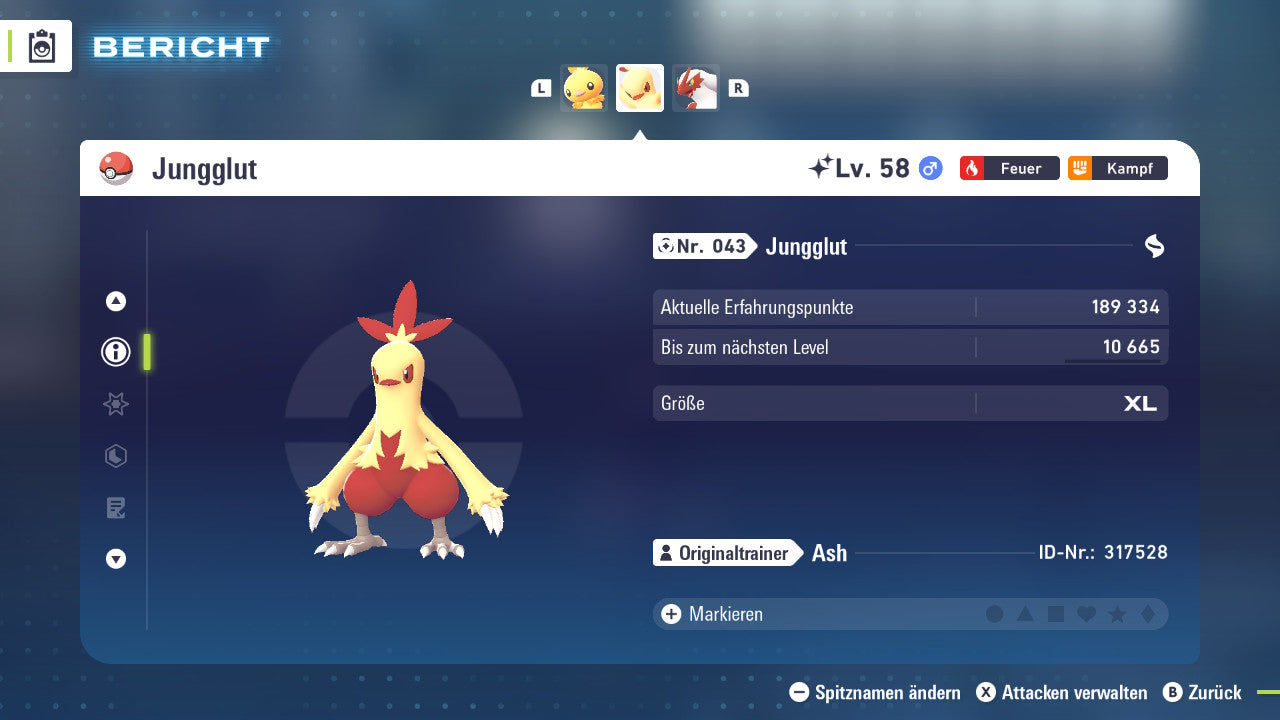Select the stats star icon in sidebar
Screen dimensions: 1280x720
tap(115, 404)
